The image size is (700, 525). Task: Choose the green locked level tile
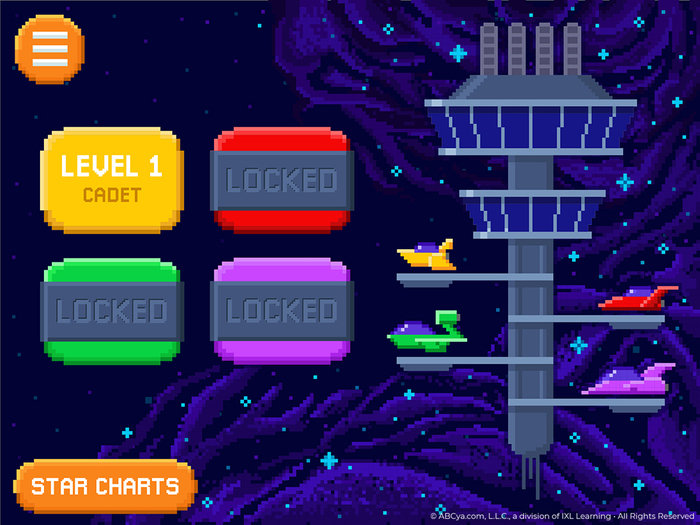click(111, 310)
